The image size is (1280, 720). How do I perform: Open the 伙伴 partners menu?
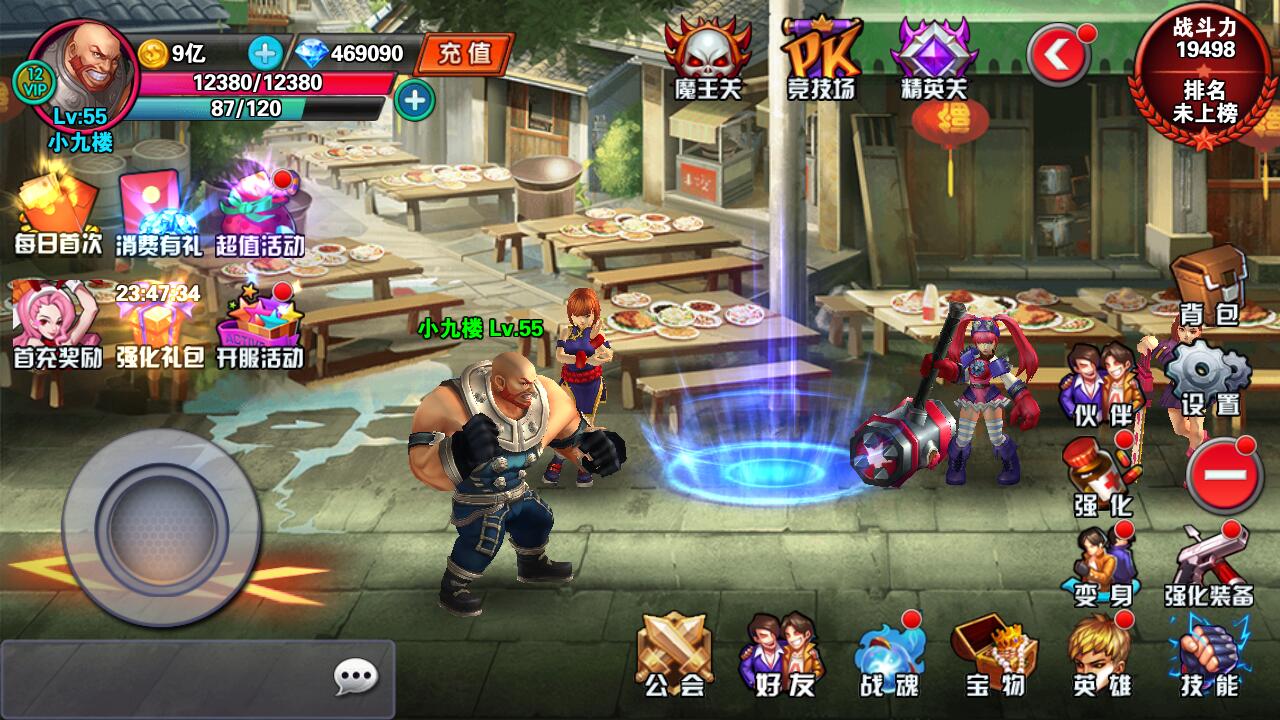pos(1102,383)
